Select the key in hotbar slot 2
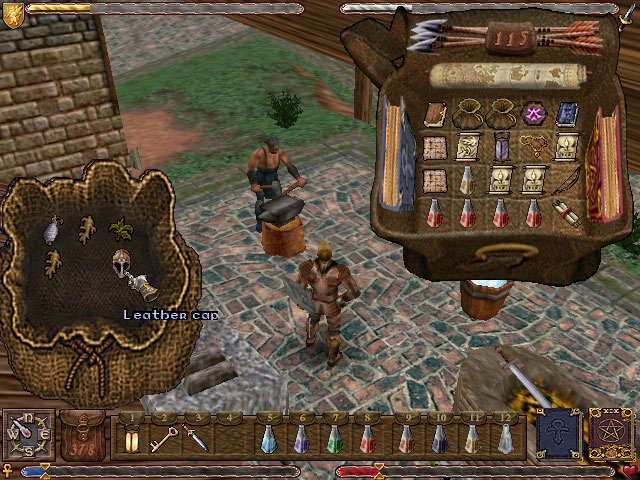 pyautogui.click(x=161, y=438)
